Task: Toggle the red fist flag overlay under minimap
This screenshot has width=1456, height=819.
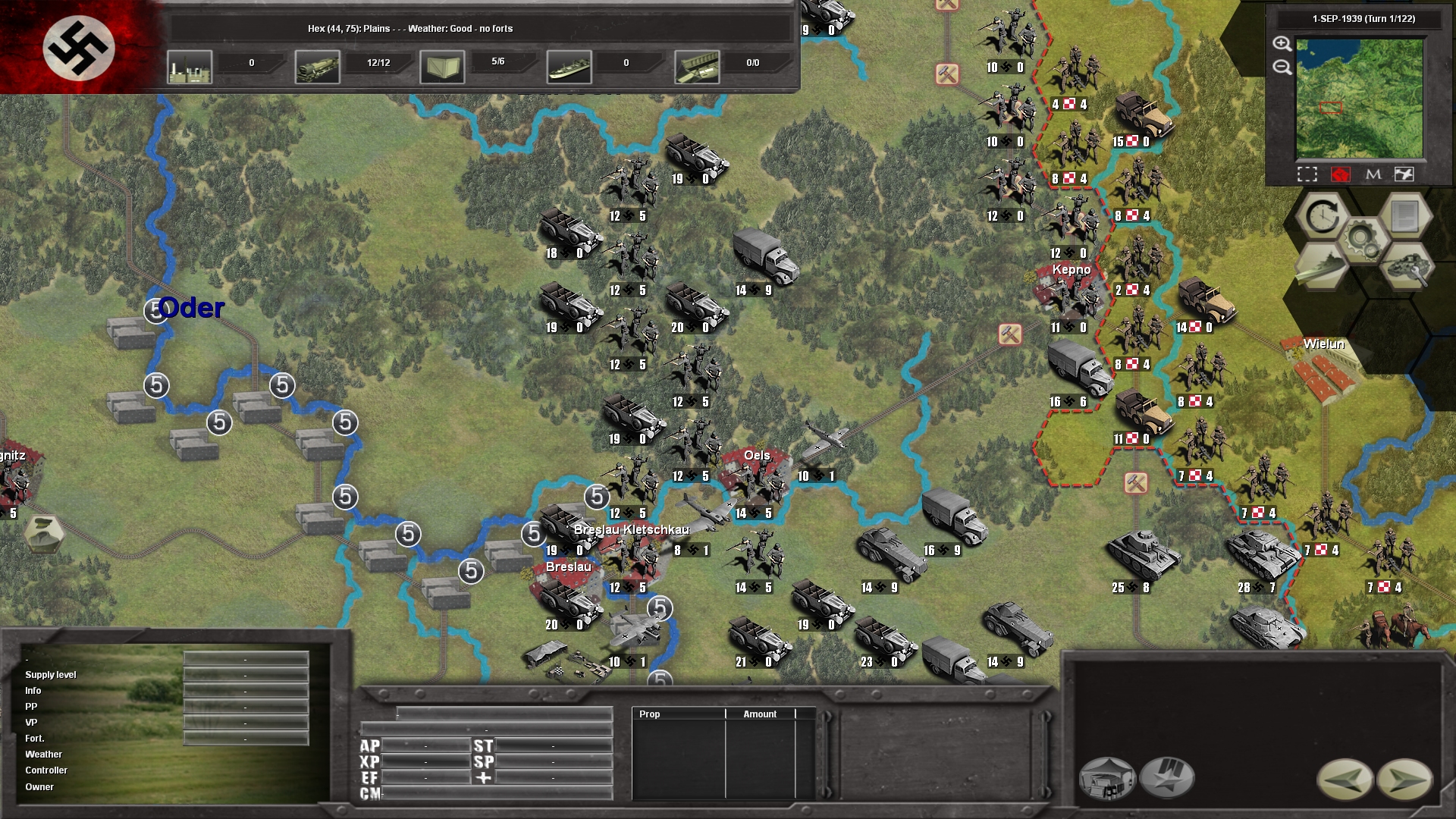Action: 1341,174
